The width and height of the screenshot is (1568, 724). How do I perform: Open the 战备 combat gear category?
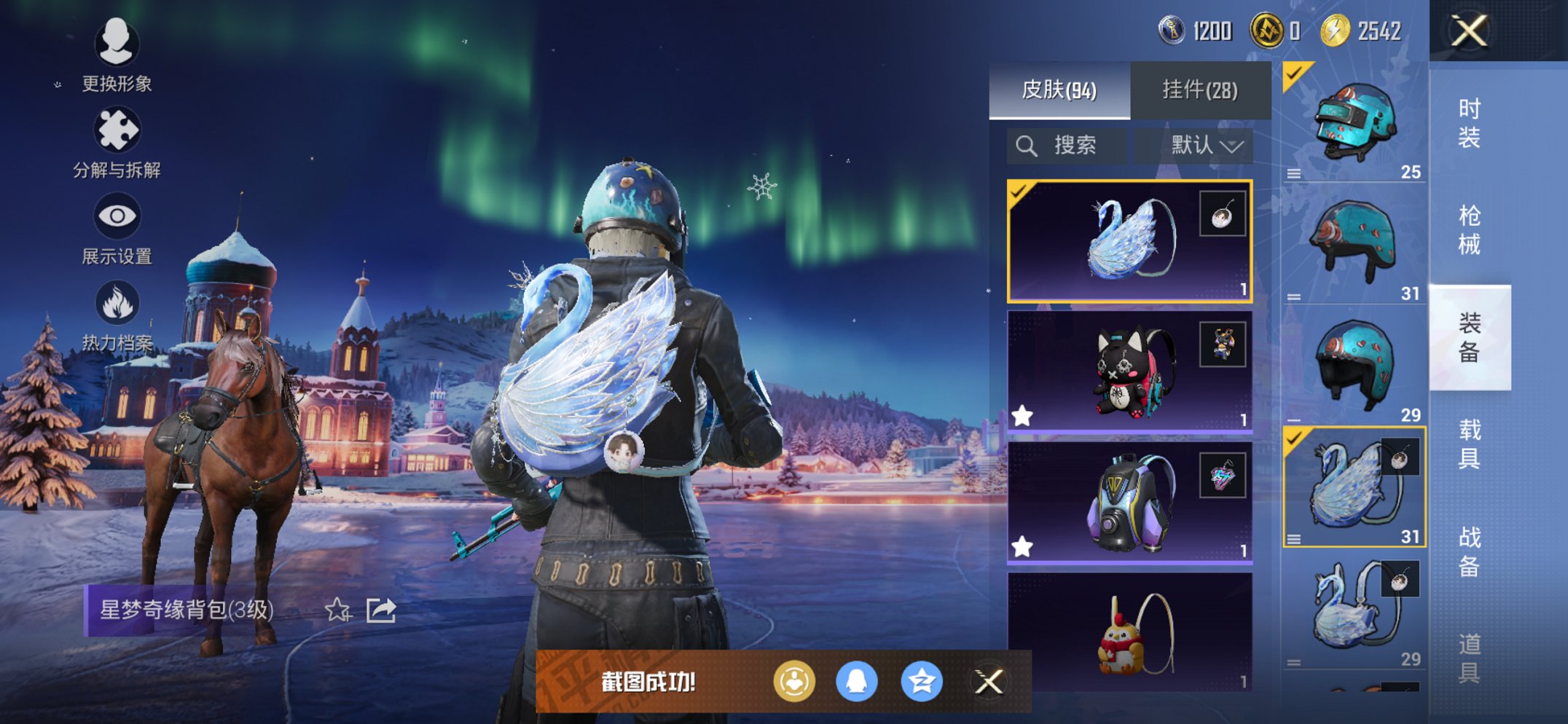1469,551
